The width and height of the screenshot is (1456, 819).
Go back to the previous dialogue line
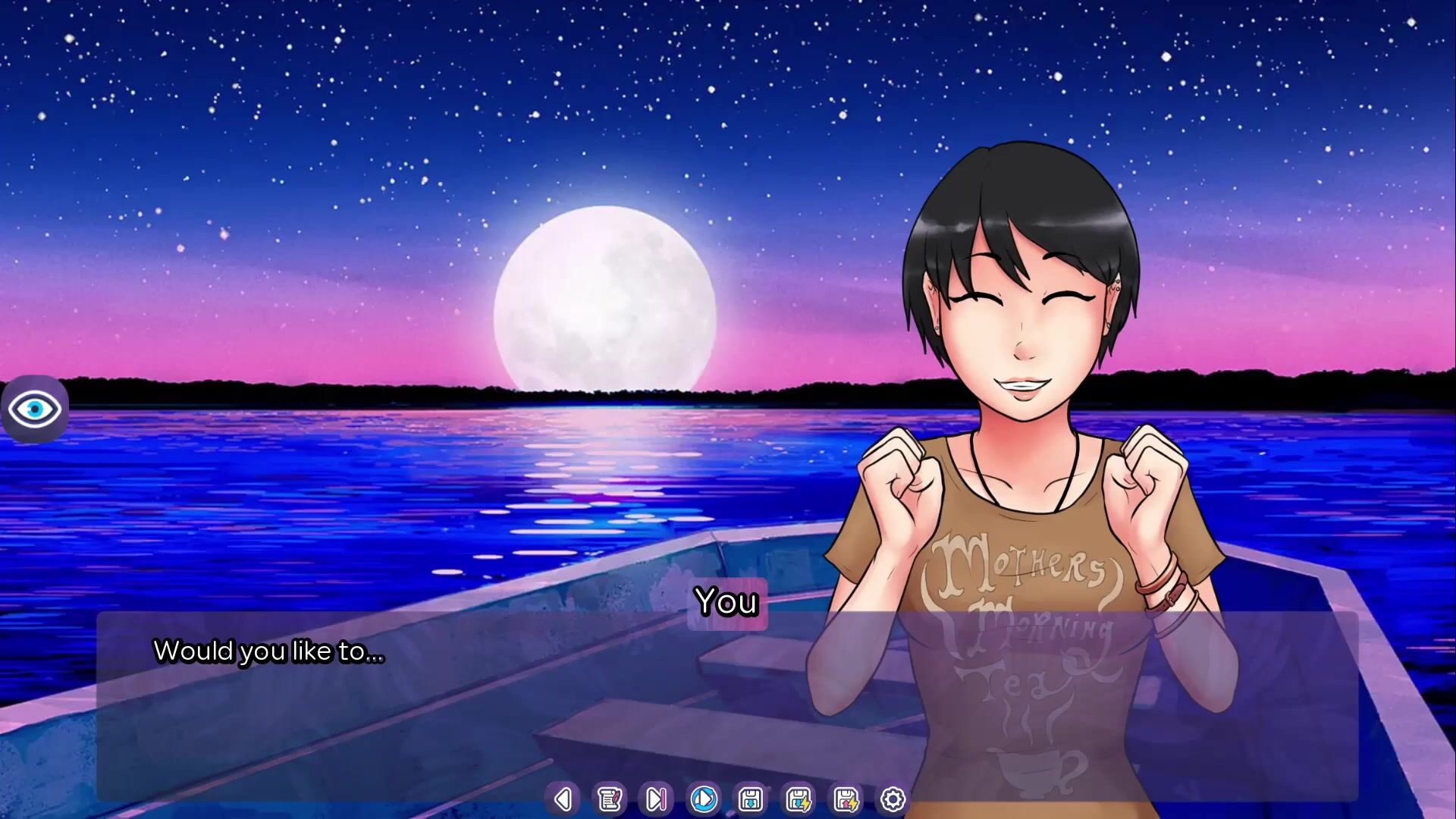coord(563,799)
